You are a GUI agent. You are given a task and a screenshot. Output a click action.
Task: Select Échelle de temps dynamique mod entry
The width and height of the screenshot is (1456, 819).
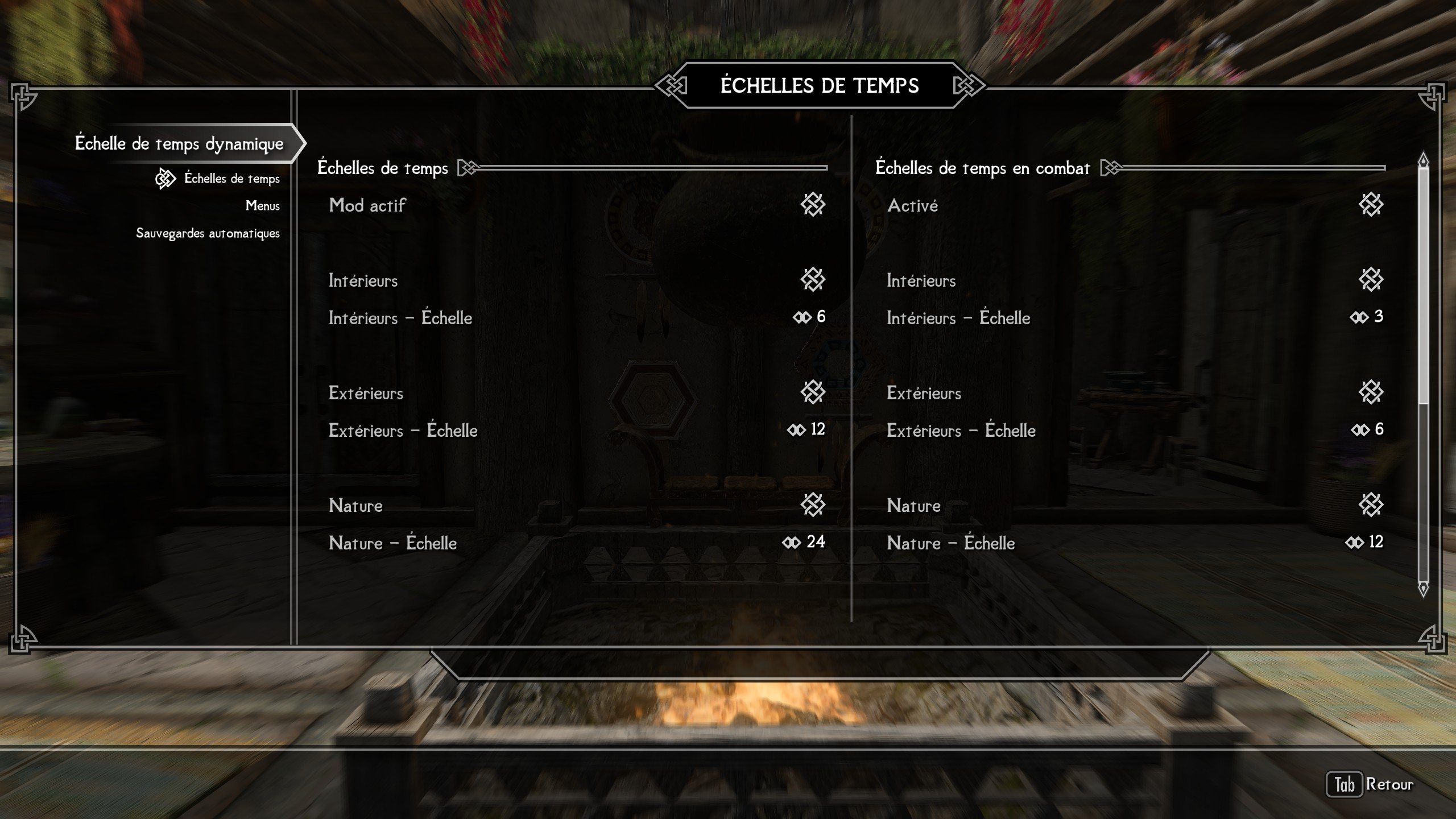tap(179, 143)
